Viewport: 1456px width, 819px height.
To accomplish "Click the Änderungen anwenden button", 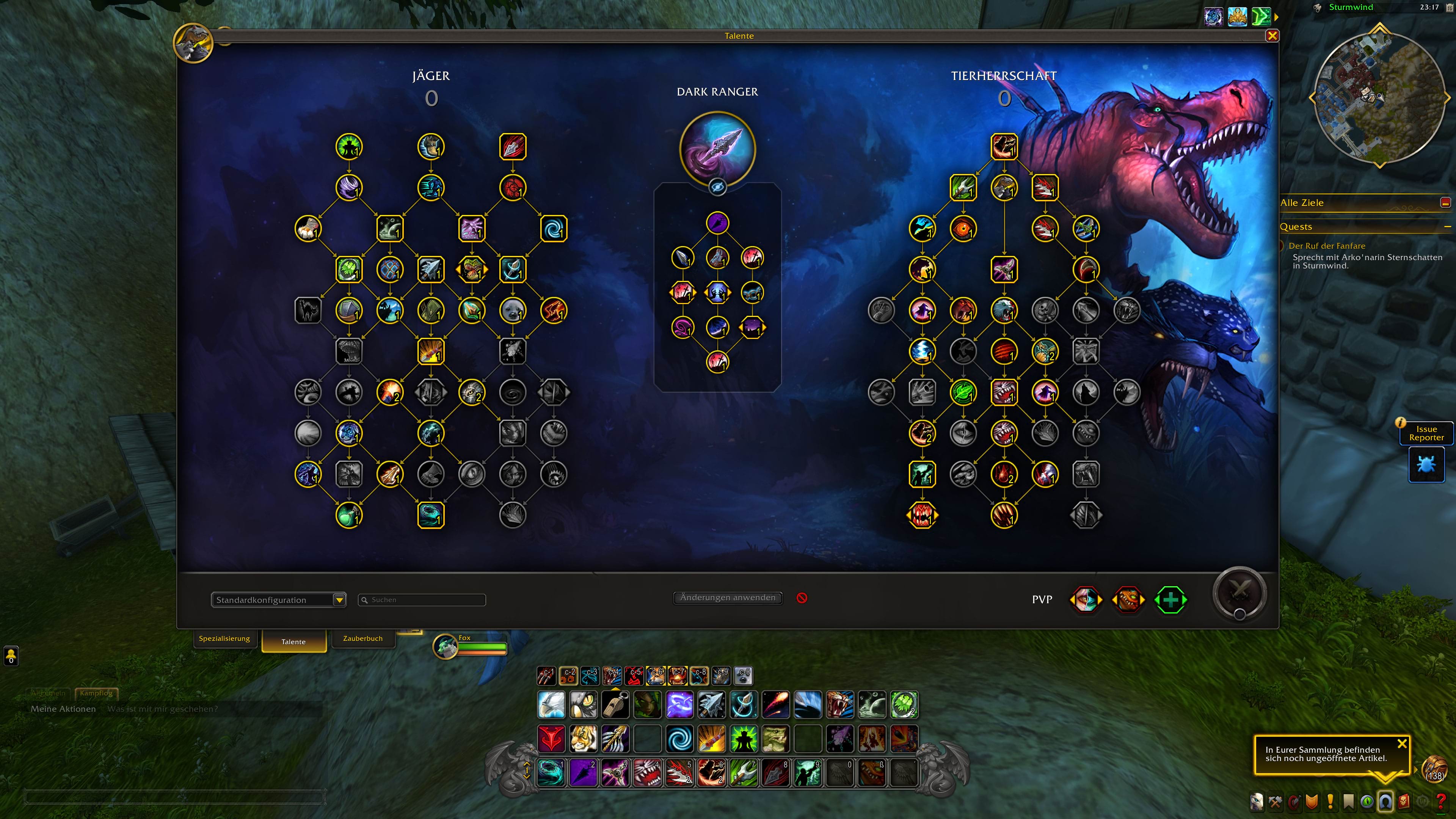I will 728,598.
